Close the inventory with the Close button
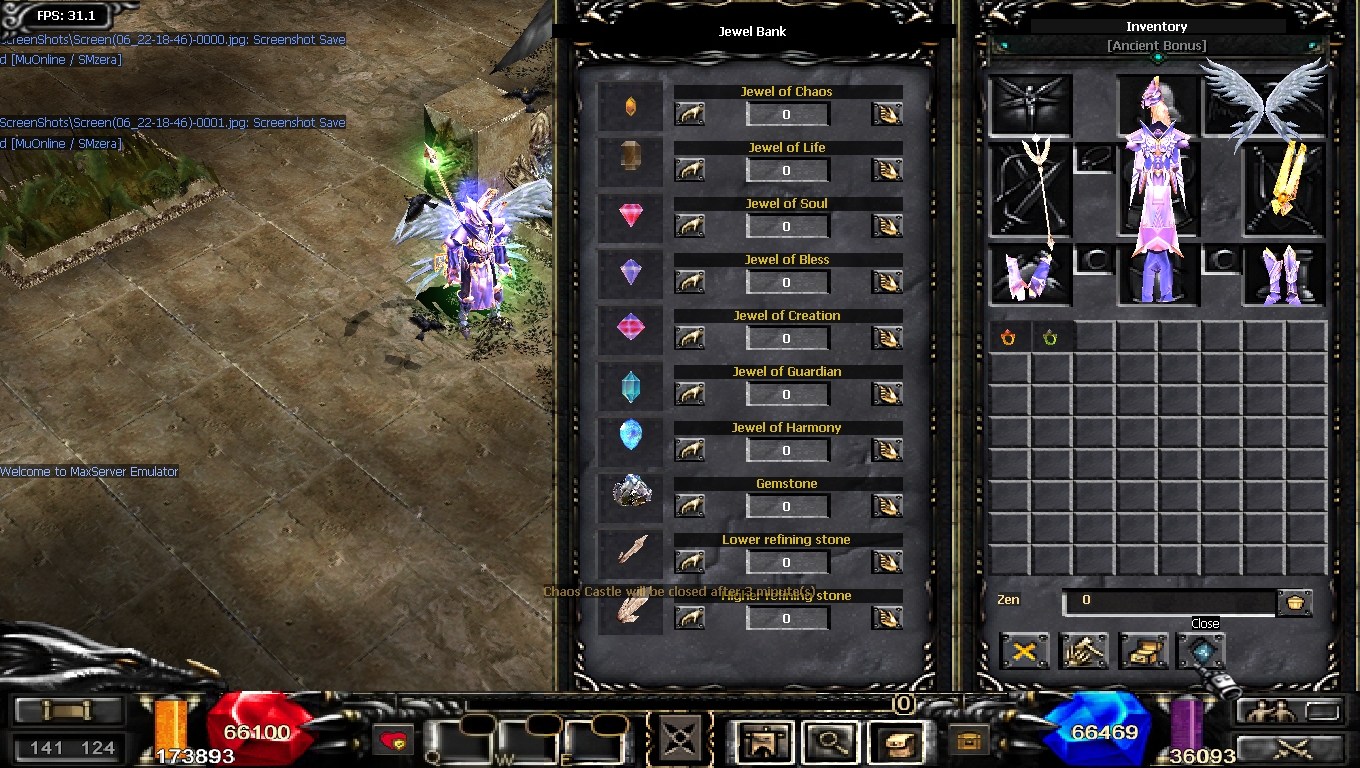Image resolution: width=1360 pixels, height=768 pixels. point(1201,651)
